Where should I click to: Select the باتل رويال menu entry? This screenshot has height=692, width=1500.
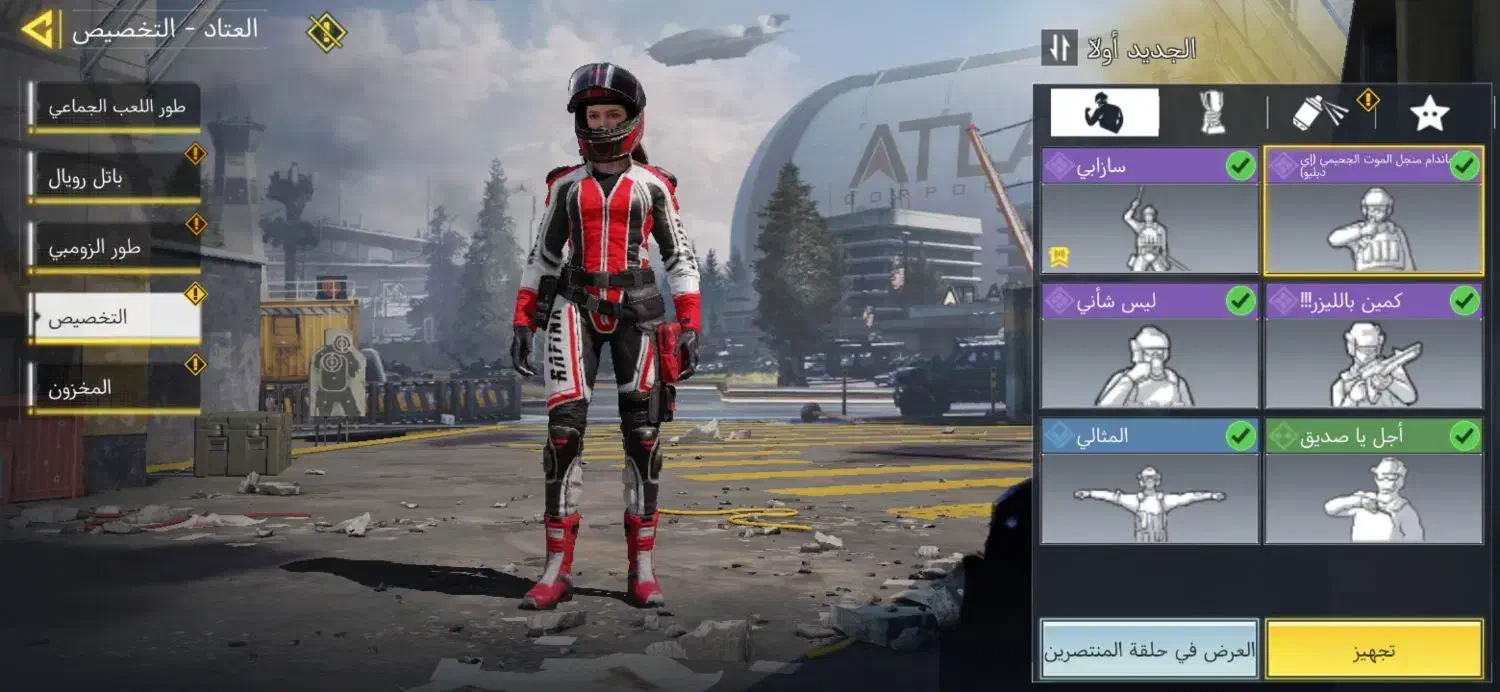pos(115,178)
